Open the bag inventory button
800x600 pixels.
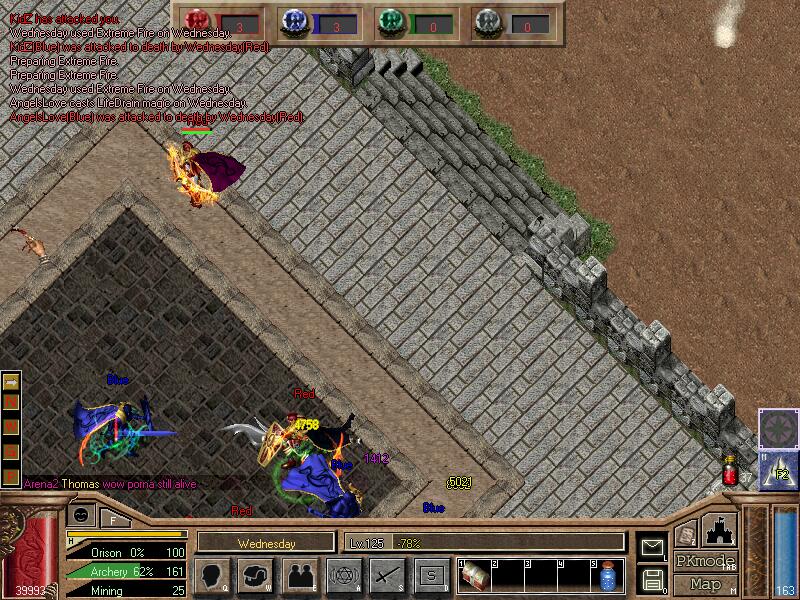[x=256, y=575]
